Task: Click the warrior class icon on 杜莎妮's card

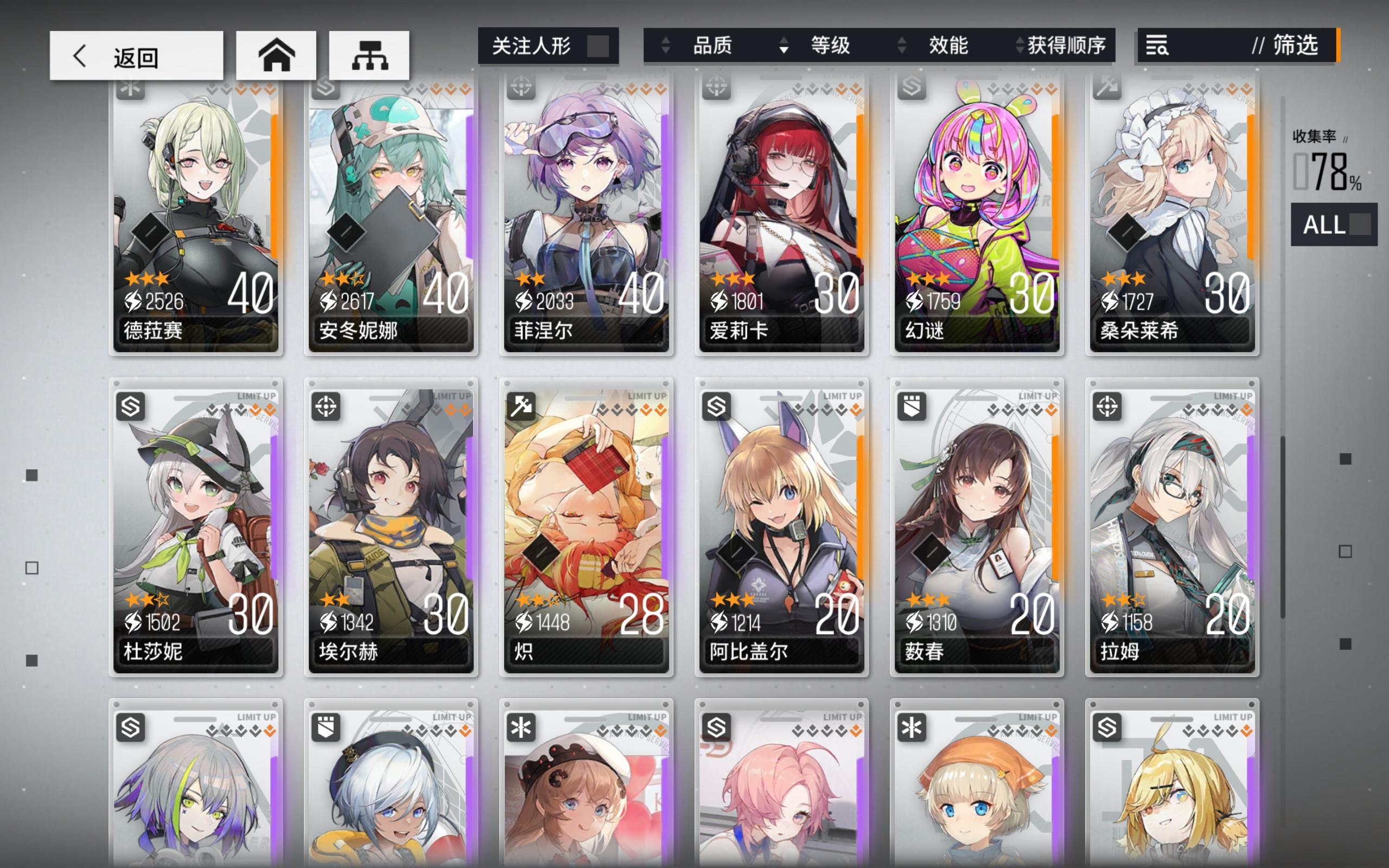Action: [x=130, y=407]
